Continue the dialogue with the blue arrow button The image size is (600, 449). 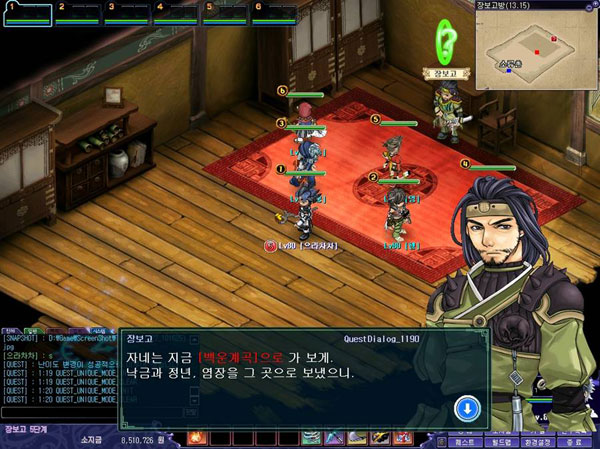(x=467, y=408)
